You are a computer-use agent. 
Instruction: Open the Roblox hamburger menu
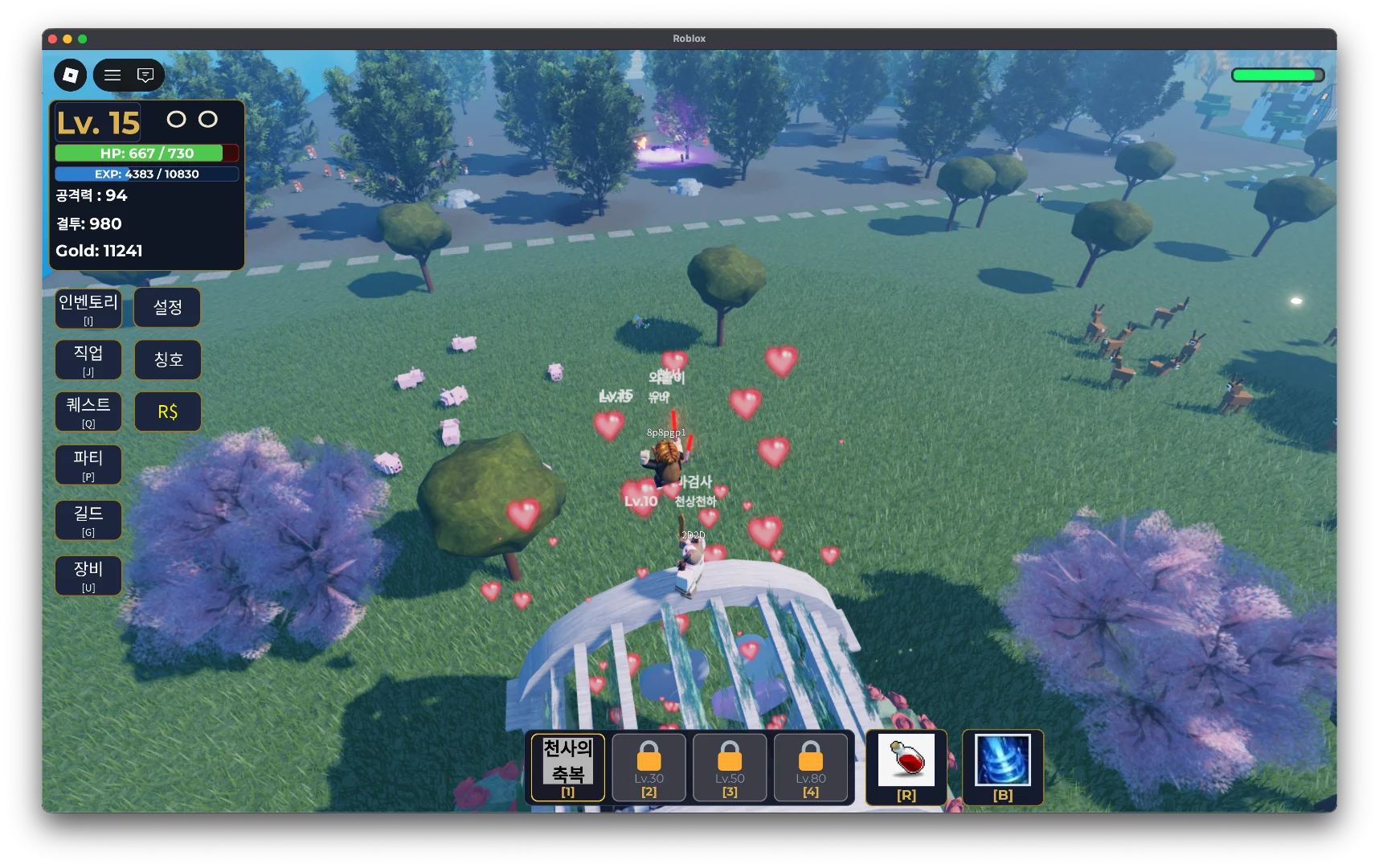pos(113,75)
